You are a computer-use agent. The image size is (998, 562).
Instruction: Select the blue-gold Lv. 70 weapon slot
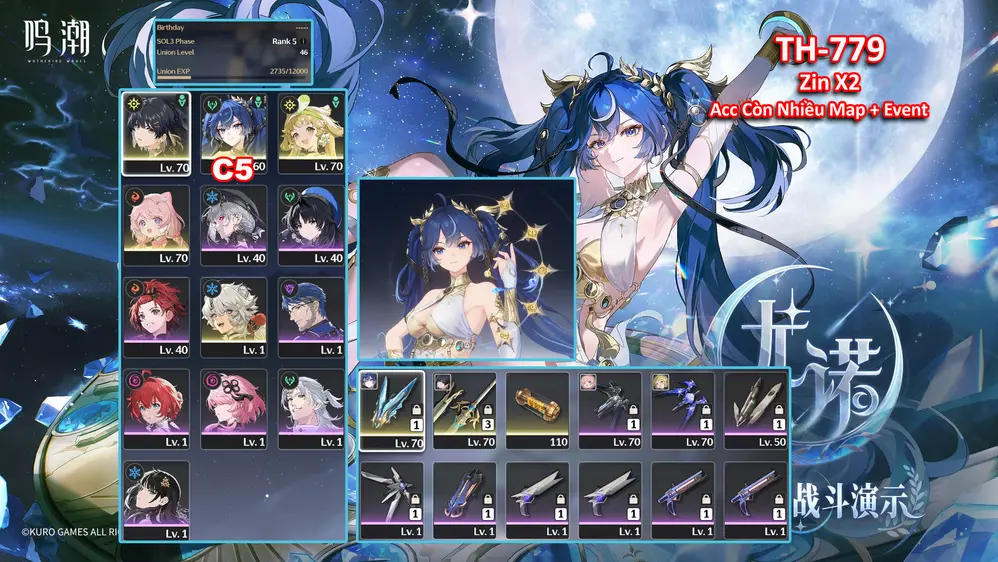pyautogui.click(x=392, y=410)
